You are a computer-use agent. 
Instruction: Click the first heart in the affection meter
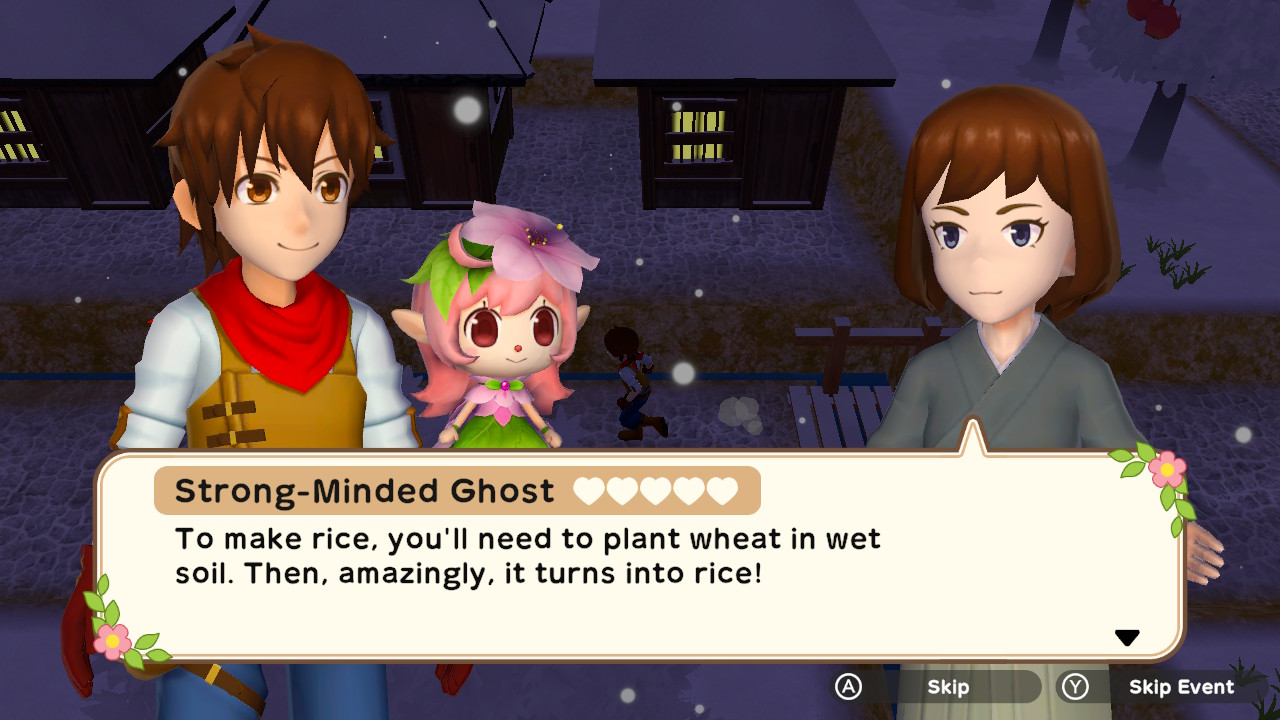[x=588, y=490]
